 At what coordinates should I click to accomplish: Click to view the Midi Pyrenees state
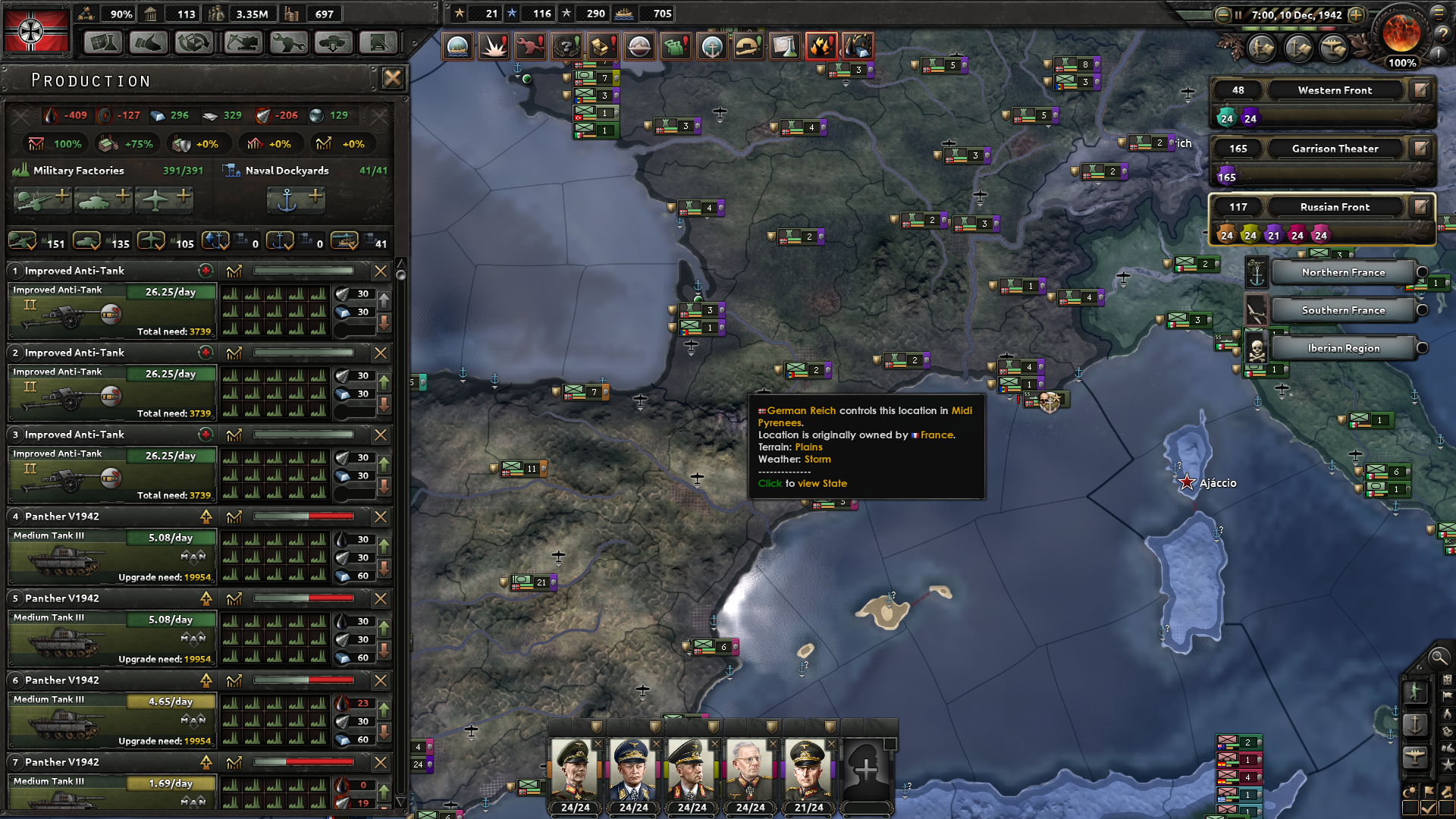[x=801, y=483]
